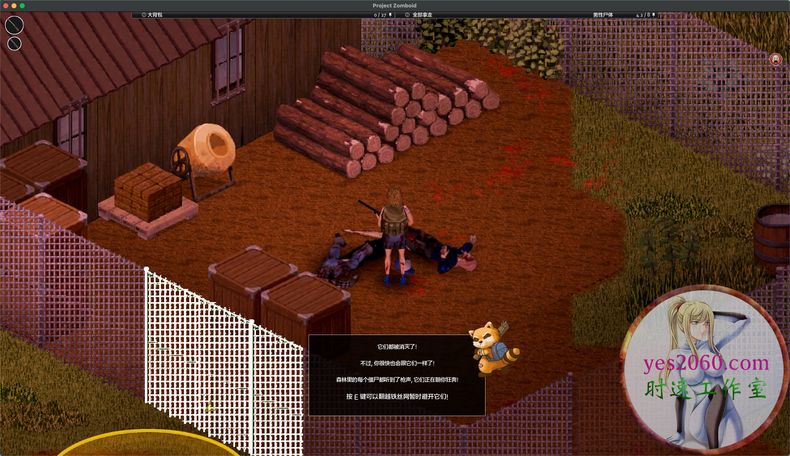Click the upper round icon below the window buttons
The image size is (790, 456).
tap(13, 27)
